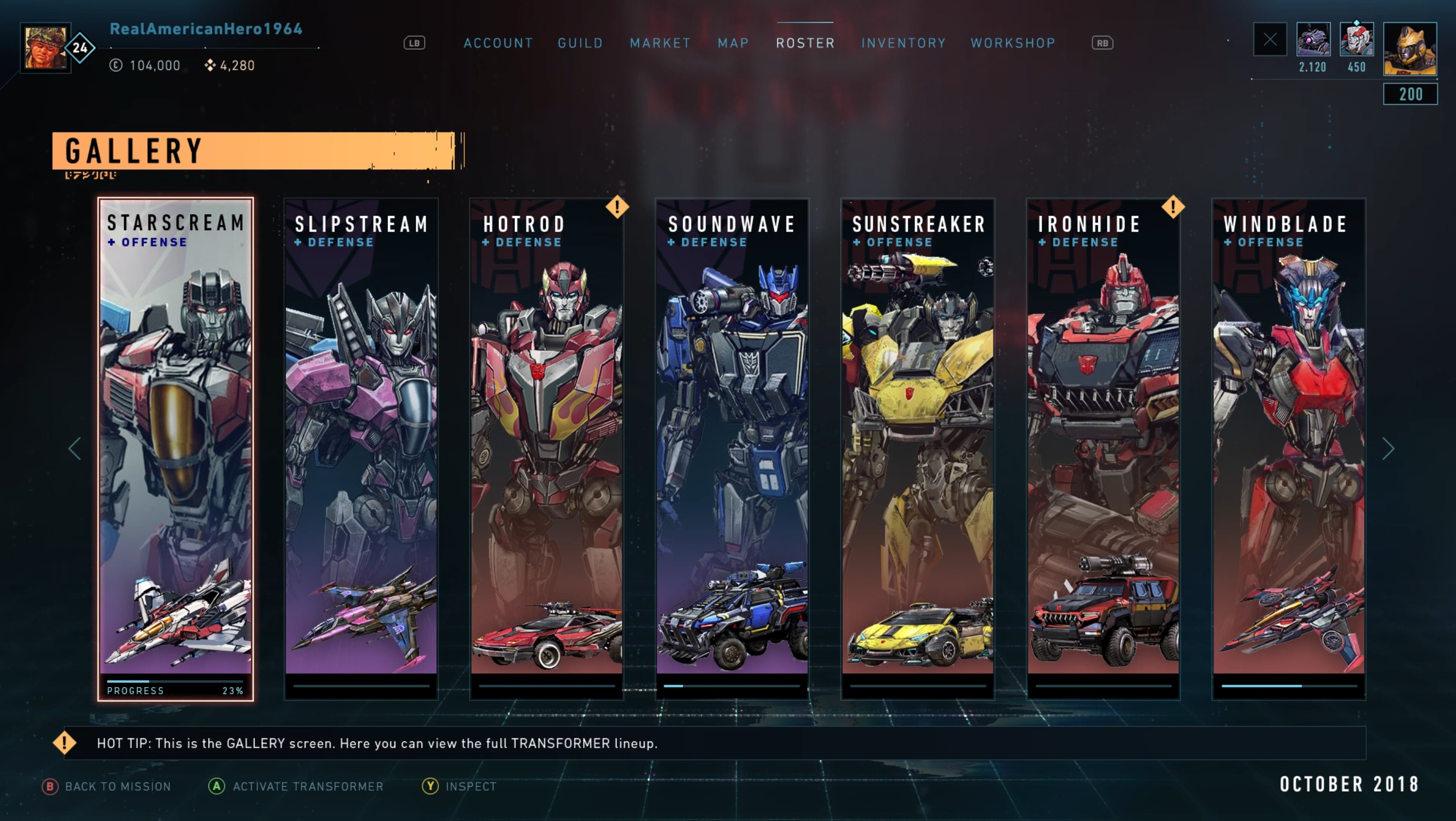Select the Starscream character card
1456x821 pixels.
coord(176,449)
